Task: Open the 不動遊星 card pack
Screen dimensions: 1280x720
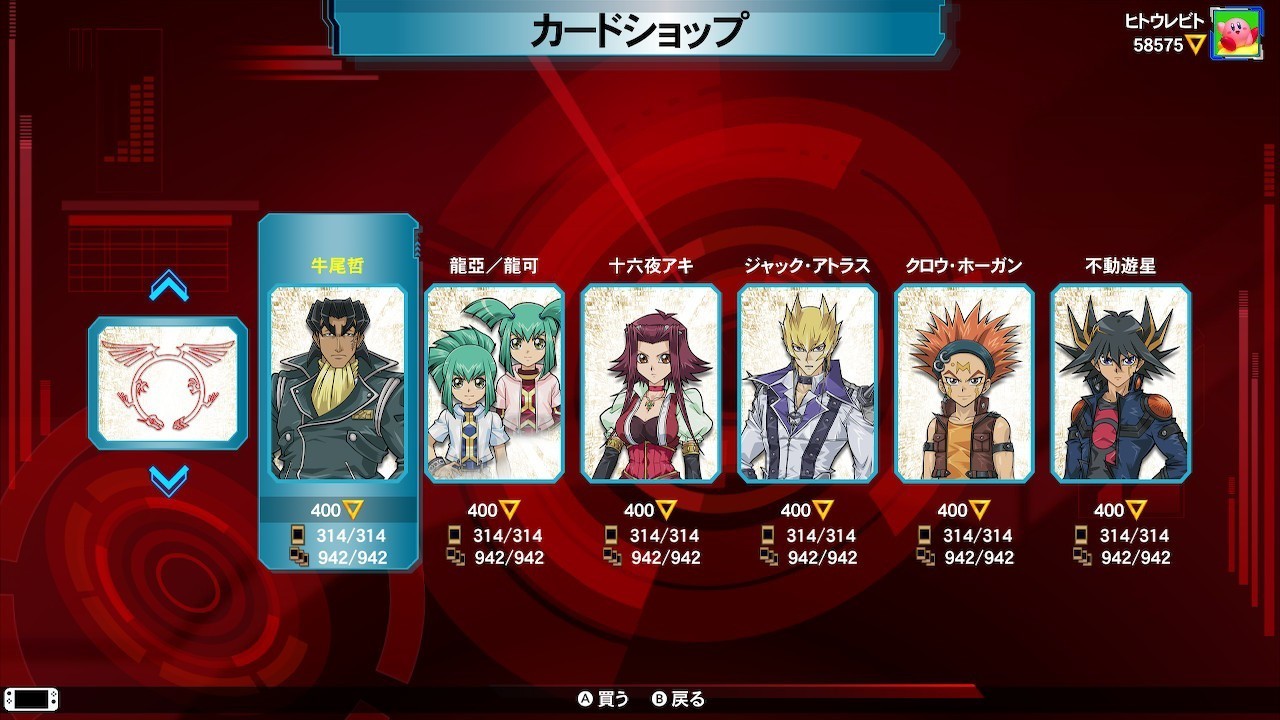Action: pyautogui.click(x=1120, y=383)
